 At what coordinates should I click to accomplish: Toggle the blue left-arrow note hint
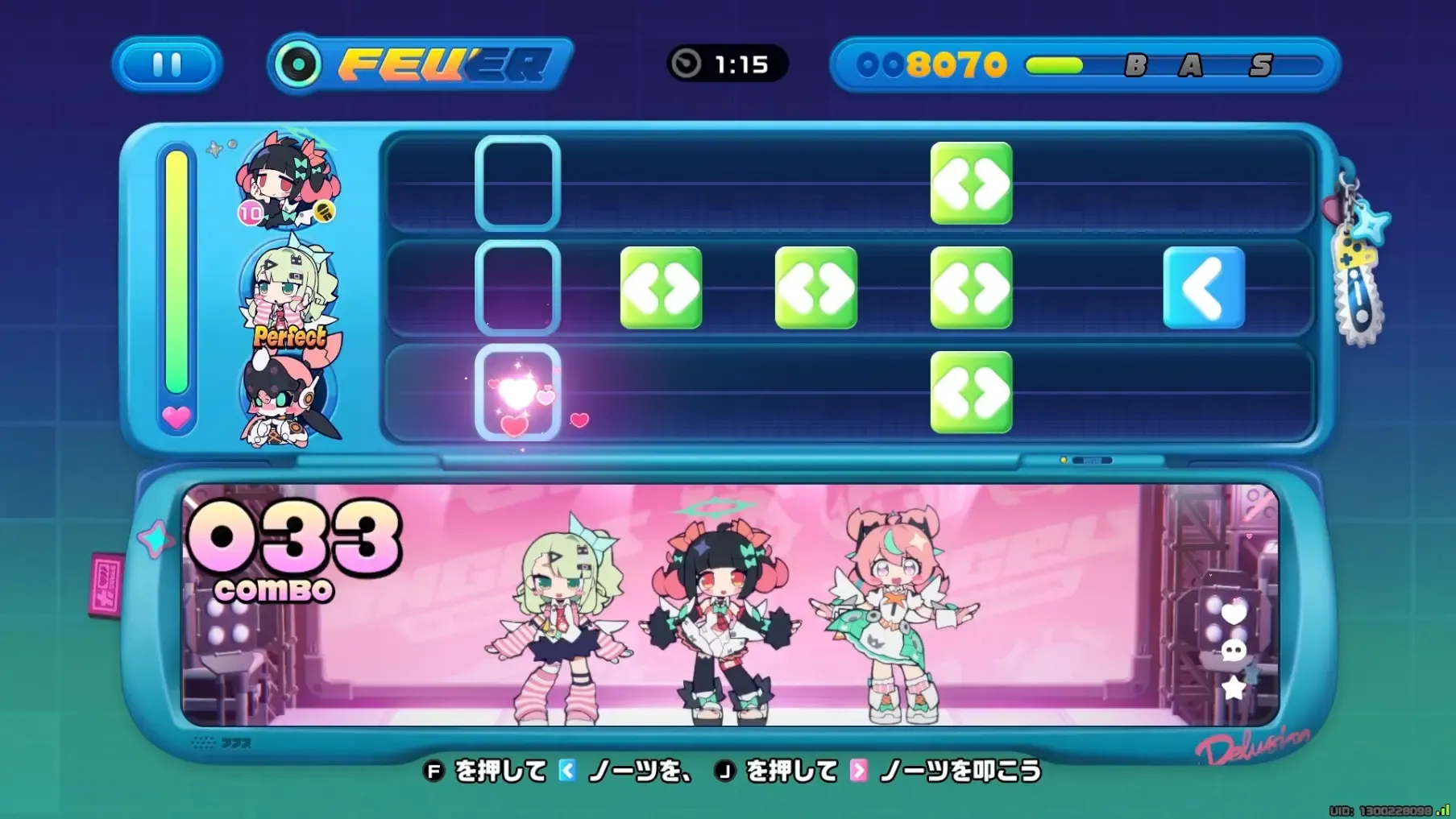pos(571,770)
